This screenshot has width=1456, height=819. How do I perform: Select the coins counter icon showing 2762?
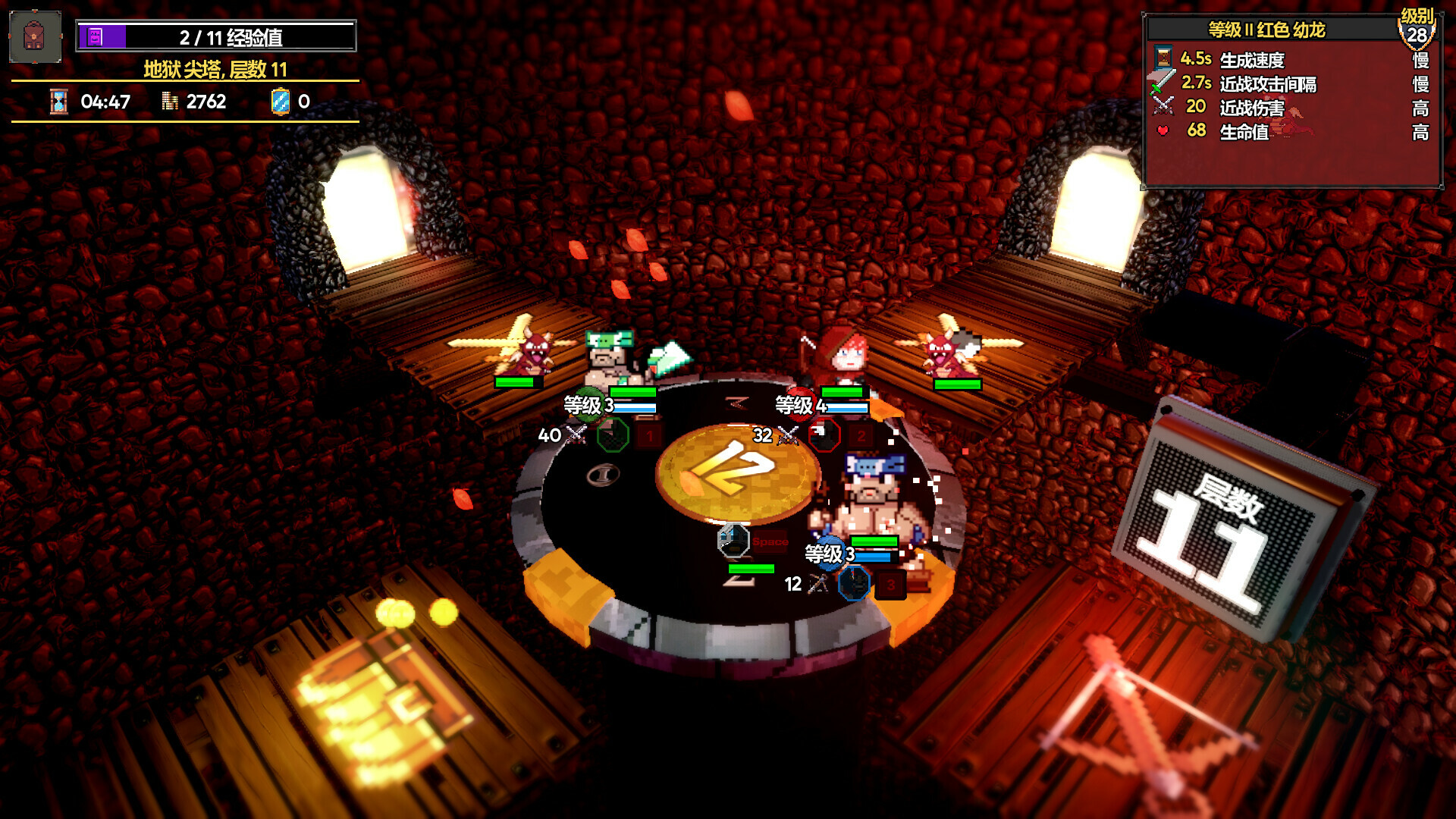click(168, 101)
